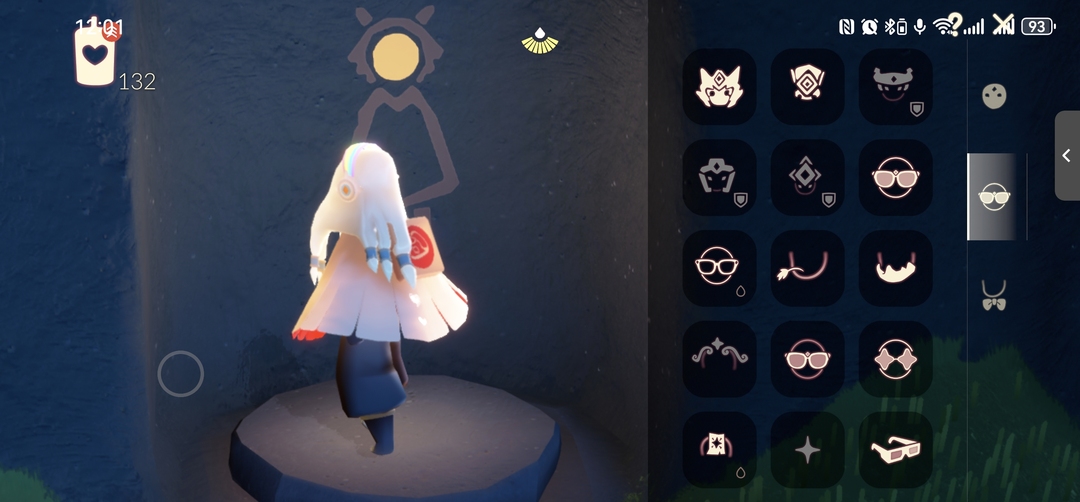Choose the pale mask with diamond emblem
1080x502 pixels.
pyautogui.click(x=807, y=86)
